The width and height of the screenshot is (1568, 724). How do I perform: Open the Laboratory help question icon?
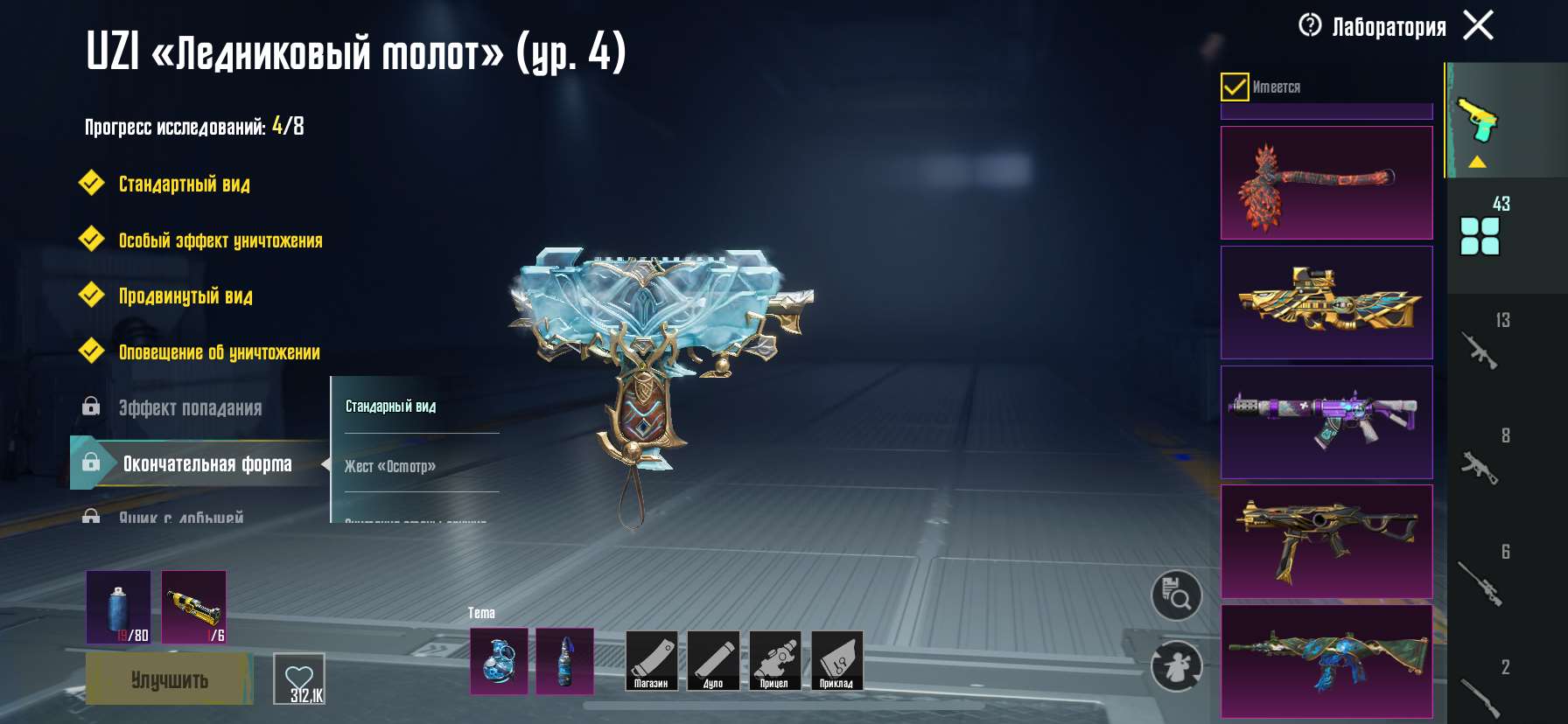pyautogui.click(x=1310, y=25)
